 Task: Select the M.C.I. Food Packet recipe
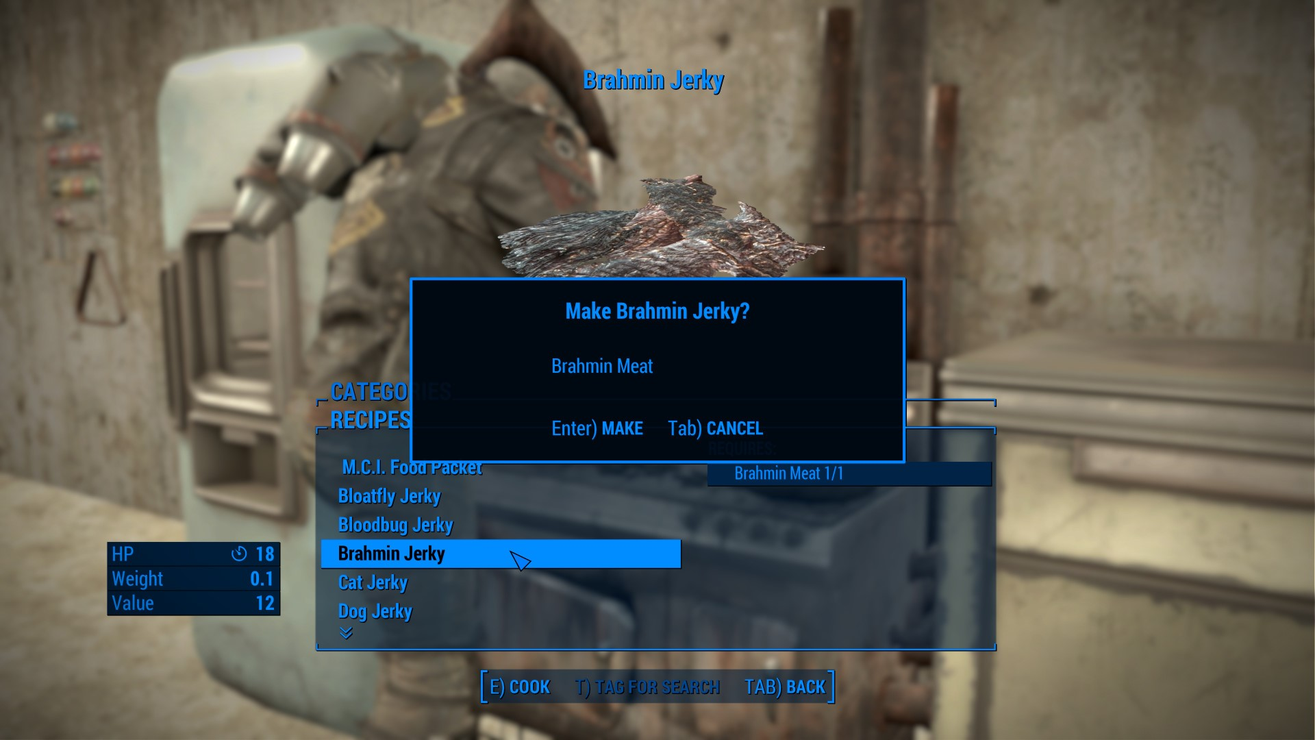[x=411, y=467]
